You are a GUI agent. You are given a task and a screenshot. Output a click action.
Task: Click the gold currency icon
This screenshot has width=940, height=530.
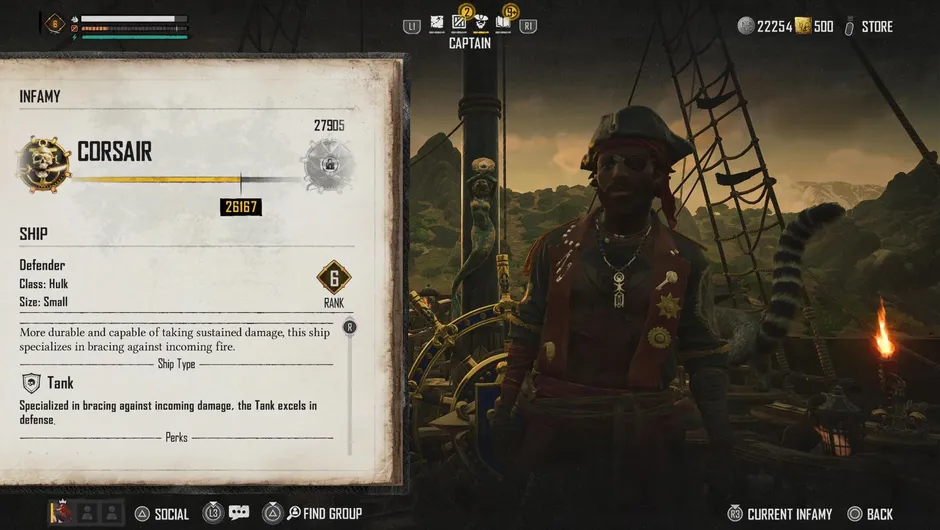pyautogui.click(x=802, y=26)
